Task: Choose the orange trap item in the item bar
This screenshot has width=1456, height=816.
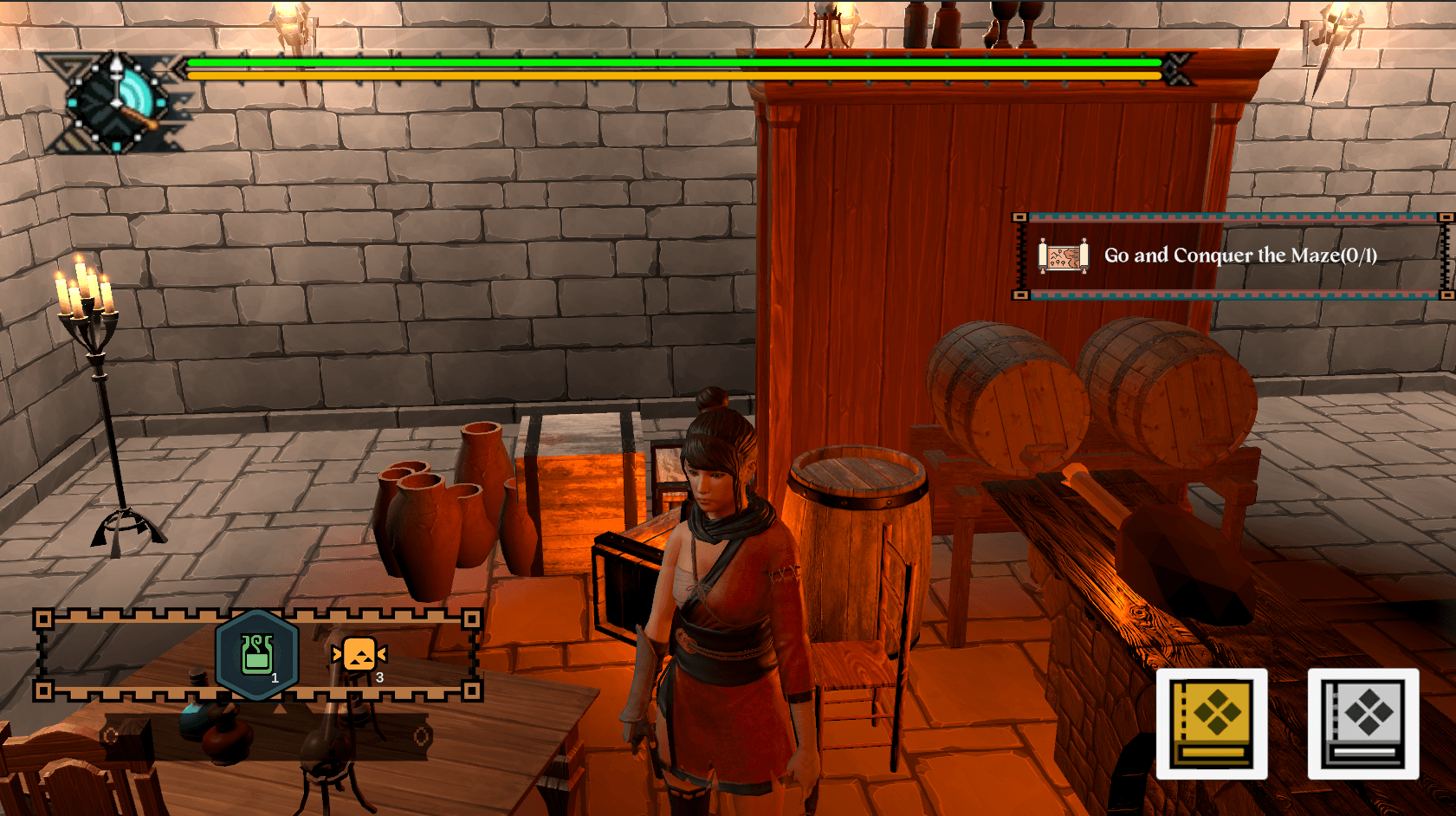Action: [x=359, y=655]
